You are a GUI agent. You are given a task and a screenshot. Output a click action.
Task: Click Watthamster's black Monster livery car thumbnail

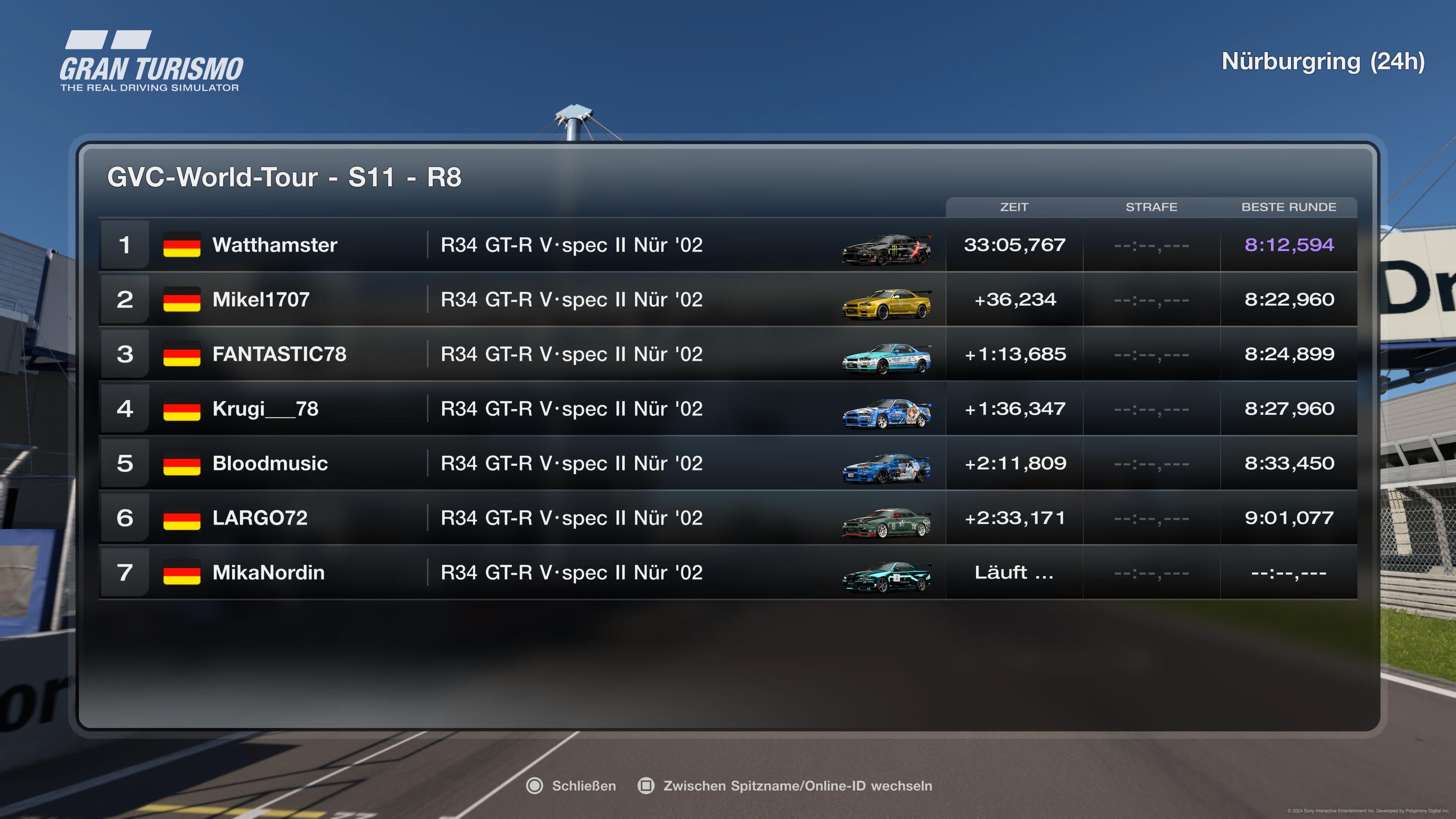click(x=886, y=249)
